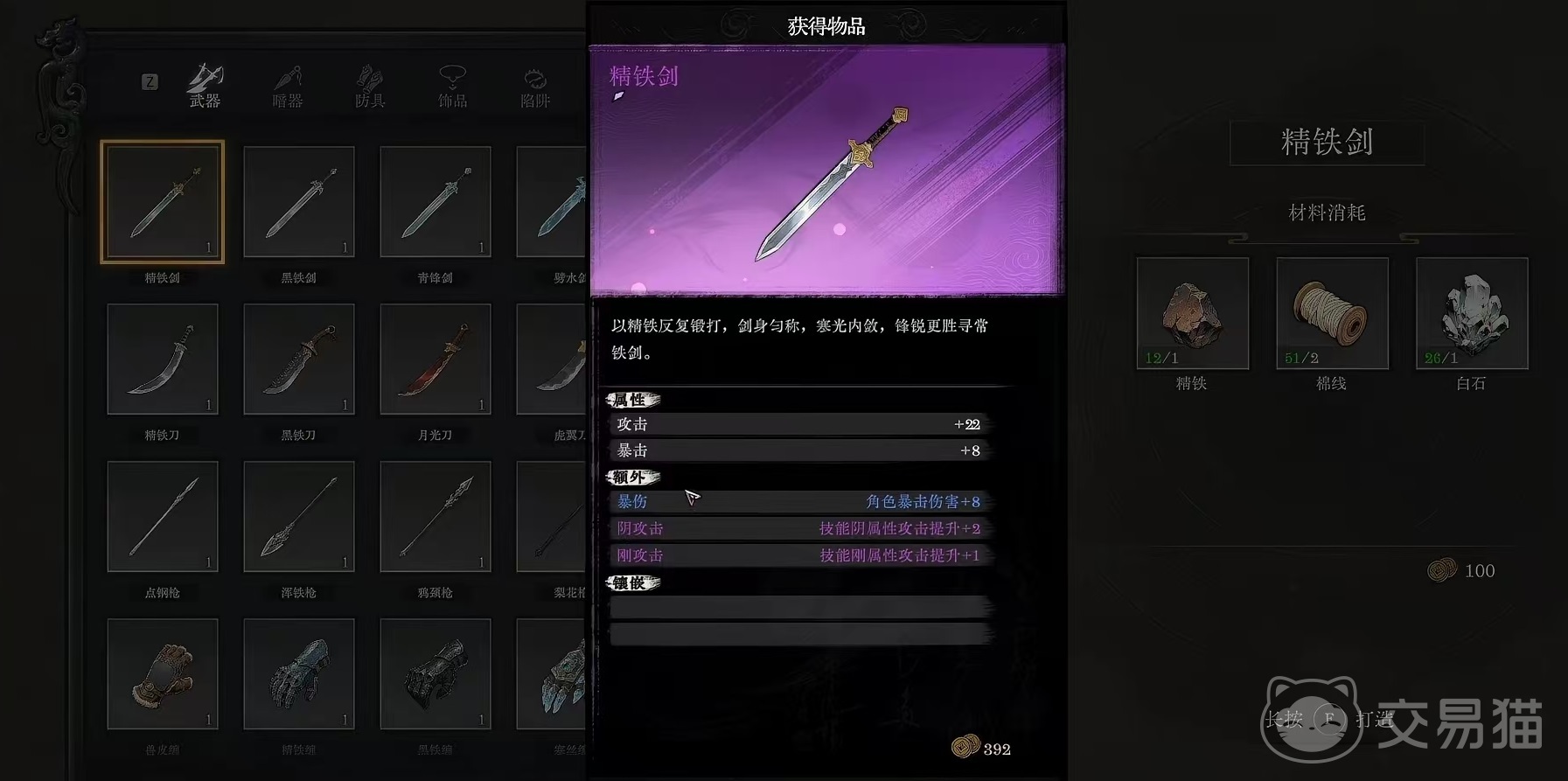Select the 棉线 thread material icon

(1331, 313)
